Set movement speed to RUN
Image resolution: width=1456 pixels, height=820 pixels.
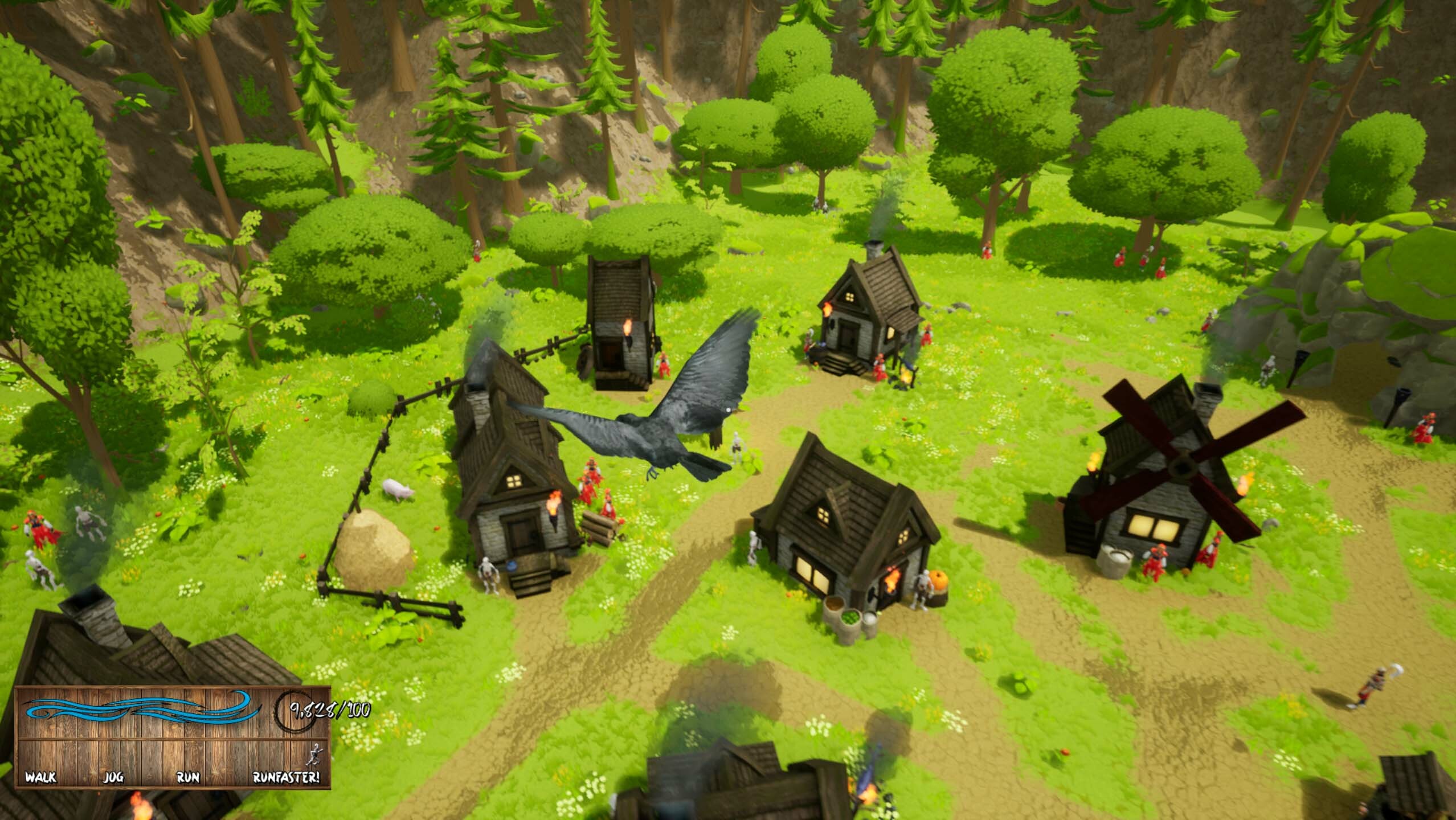click(x=188, y=777)
